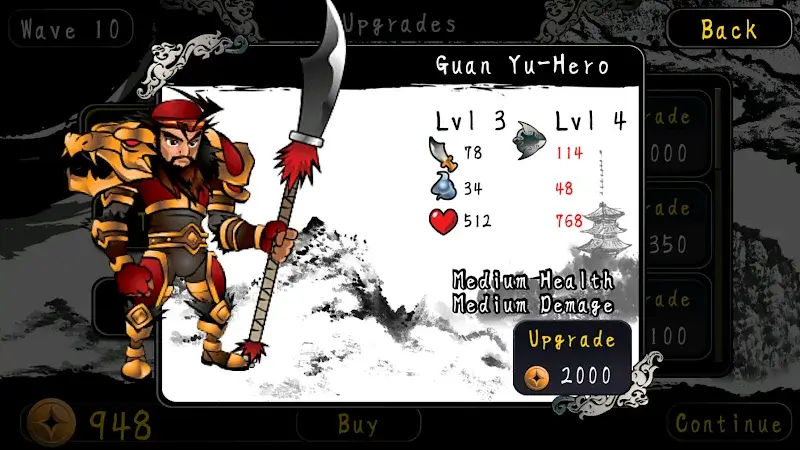The height and width of the screenshot is (450, 800).
Task: Upgrade Guan Yu for 2000 coins
Action: (x=571, y=359)
